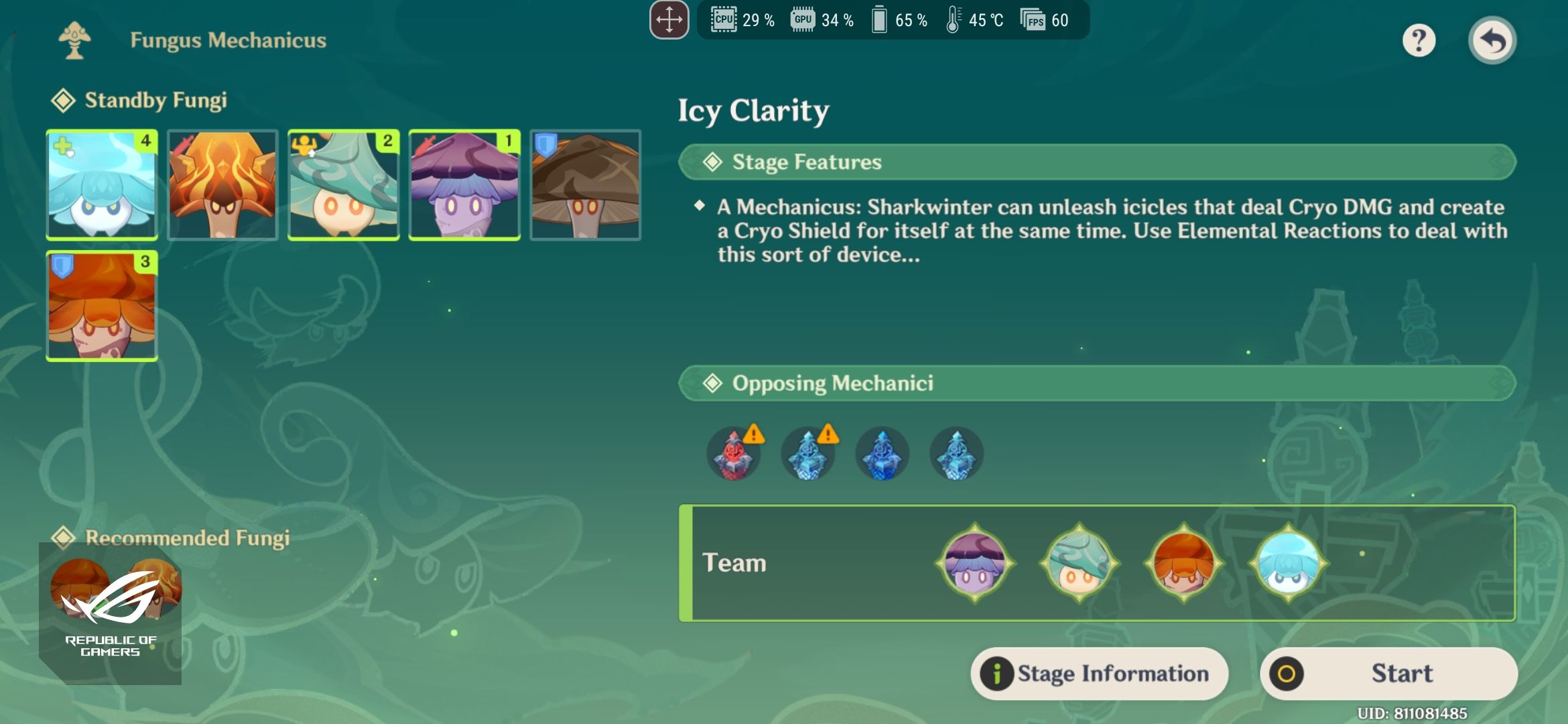Click the back arrow to exit
Image resolution: width=1568 pixels, height=724 pixels.
[1493, 40]
